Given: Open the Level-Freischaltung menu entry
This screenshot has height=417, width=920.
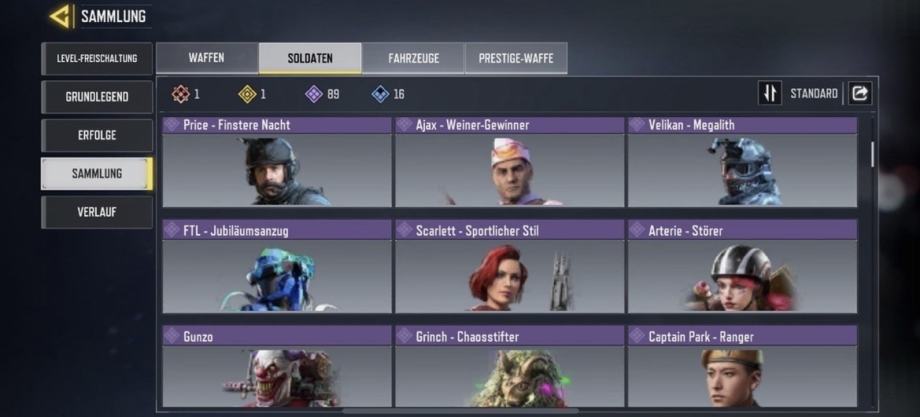Looking at the screenshot, I should pyautogui.click(x=96, y=58).
